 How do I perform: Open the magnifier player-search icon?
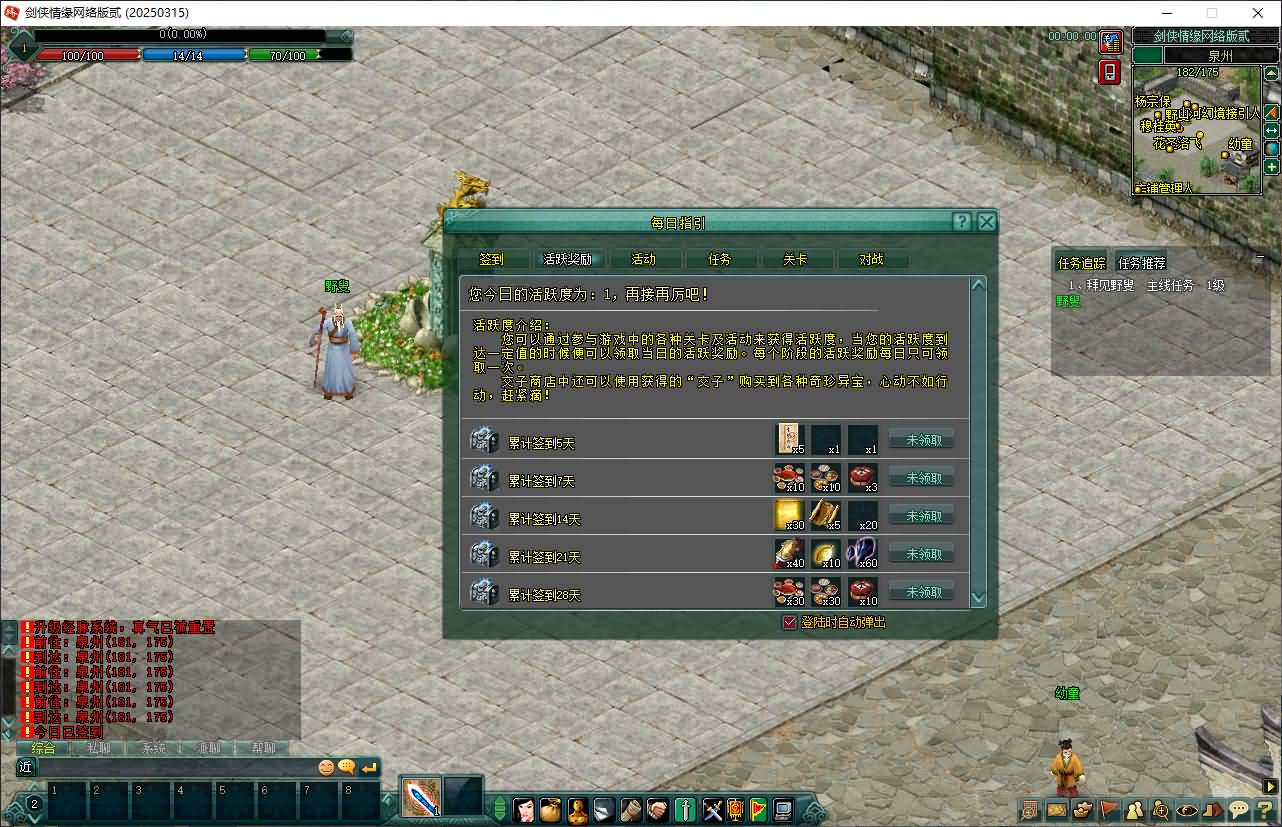point(1159,810)
